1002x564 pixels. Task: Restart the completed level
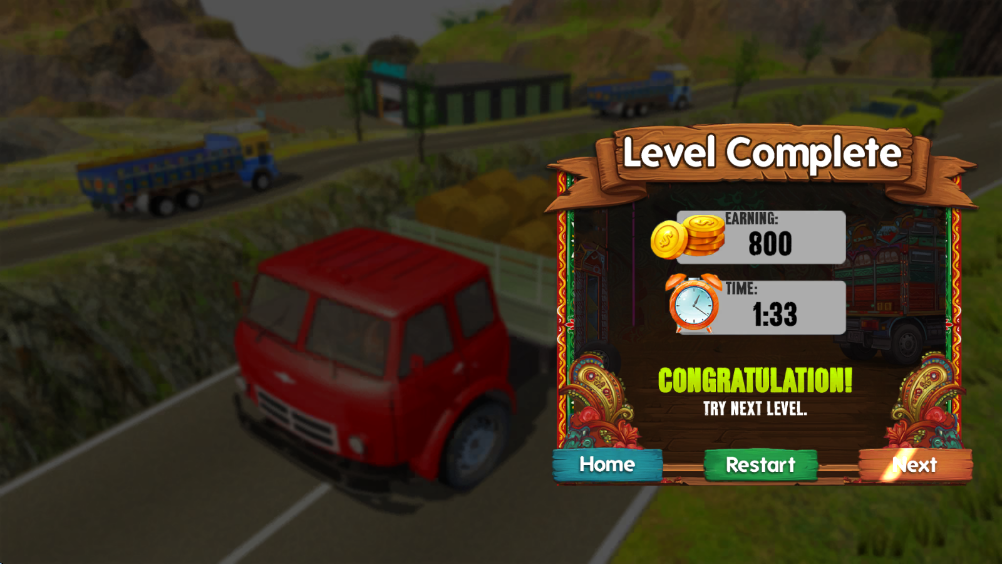pos(760,465)
